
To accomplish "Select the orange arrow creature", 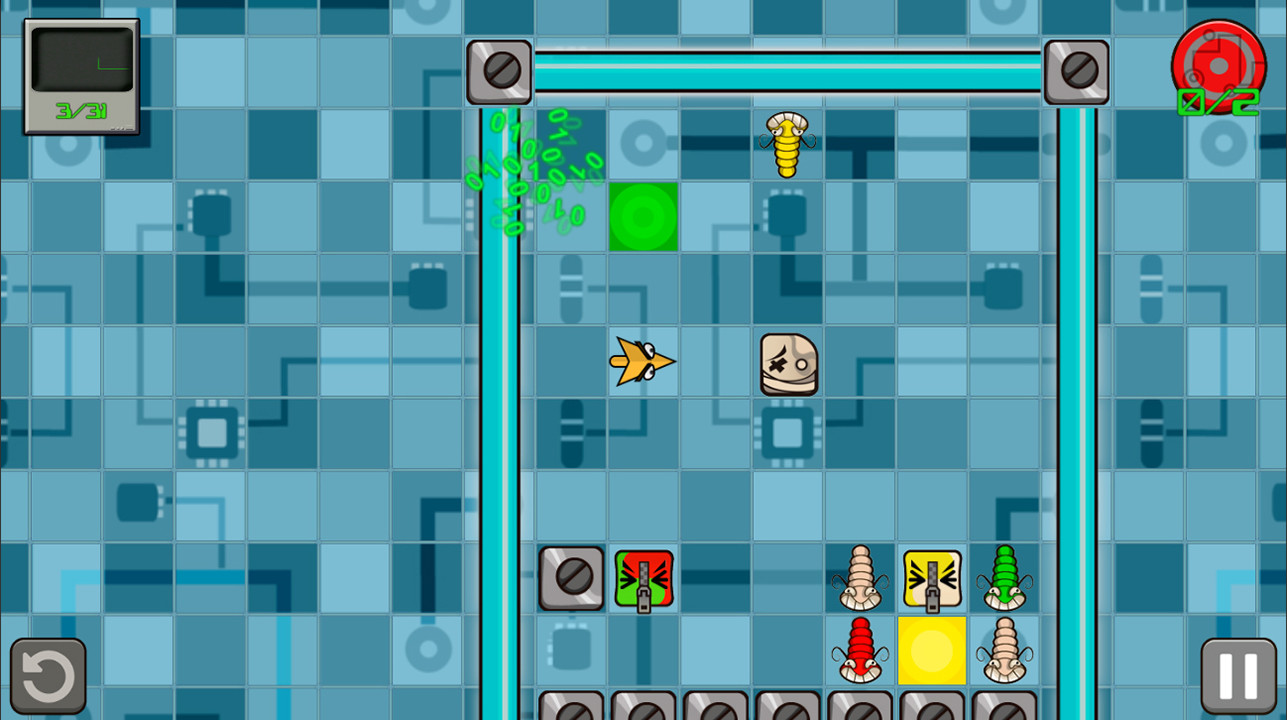I will point(643,361).
